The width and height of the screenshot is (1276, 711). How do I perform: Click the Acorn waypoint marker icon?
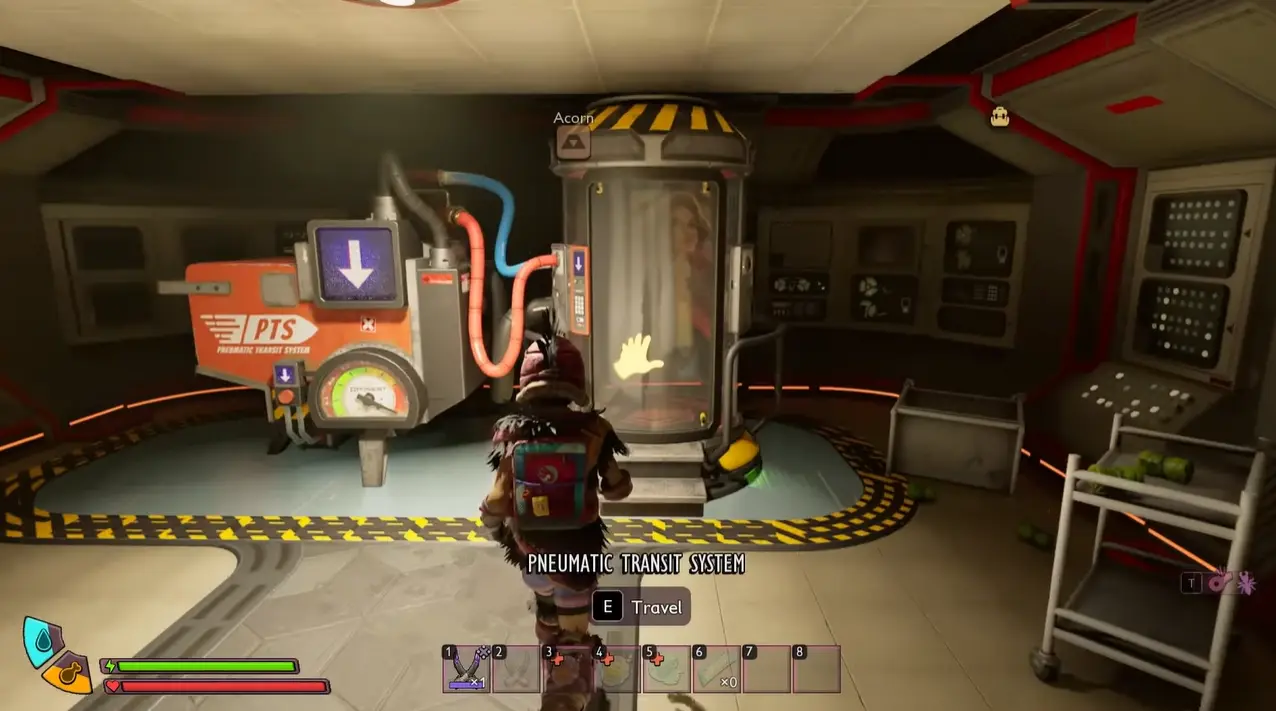pos(573,142)
